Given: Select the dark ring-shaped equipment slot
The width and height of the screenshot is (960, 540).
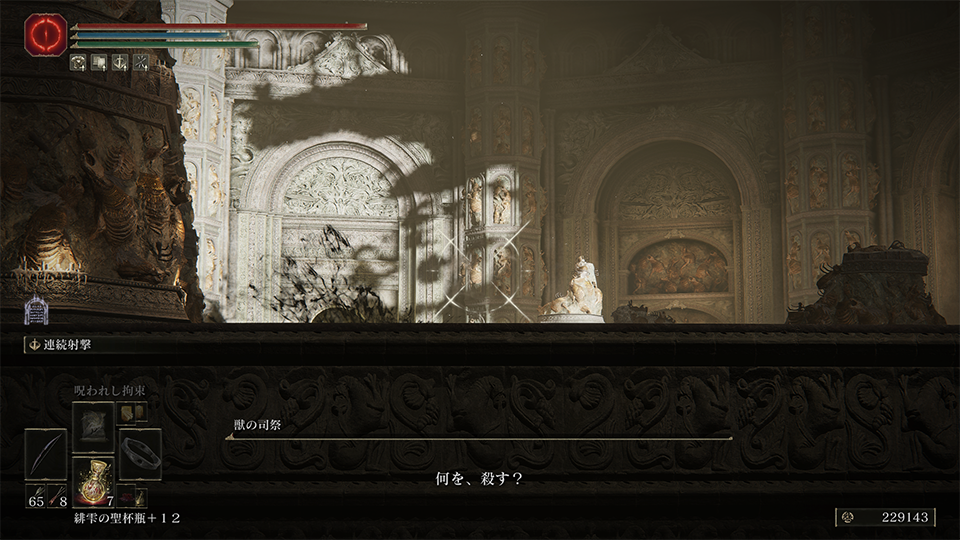Looking at the screenshot, I should tap(140, 453).
